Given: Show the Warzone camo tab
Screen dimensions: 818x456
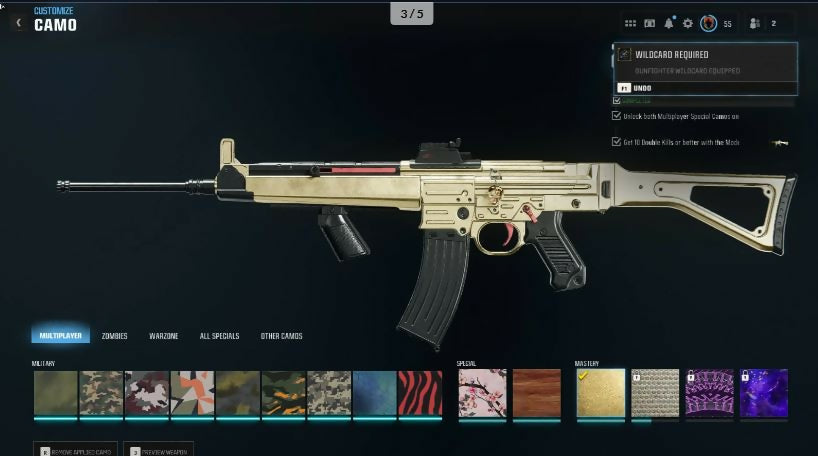Looking at the screenshot, I should point(164,336).
